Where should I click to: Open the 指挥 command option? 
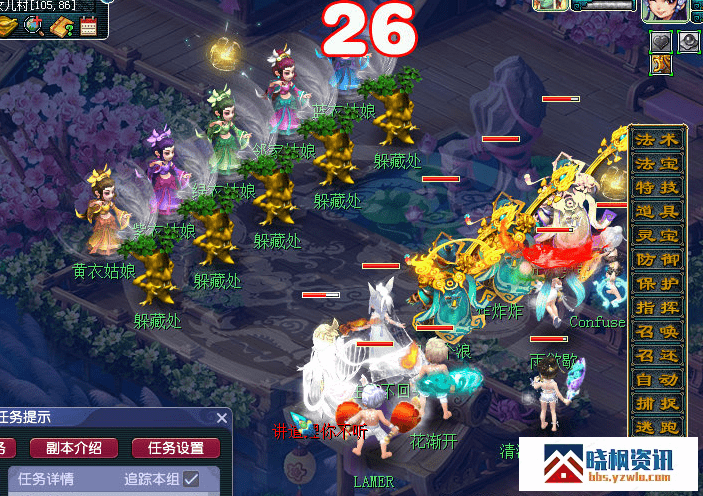[x=657, y=307]
